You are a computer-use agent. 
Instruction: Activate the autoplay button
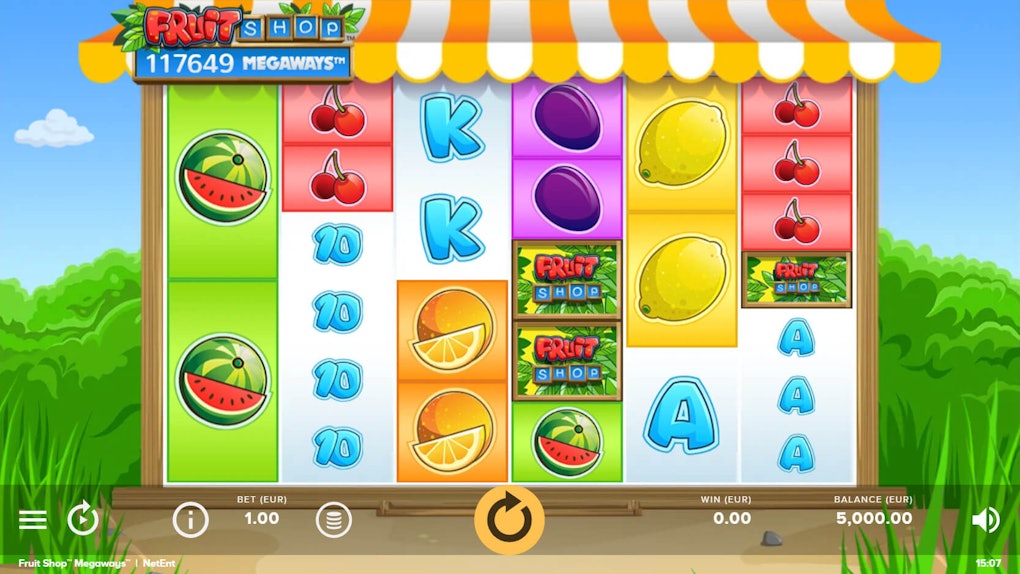82,519
